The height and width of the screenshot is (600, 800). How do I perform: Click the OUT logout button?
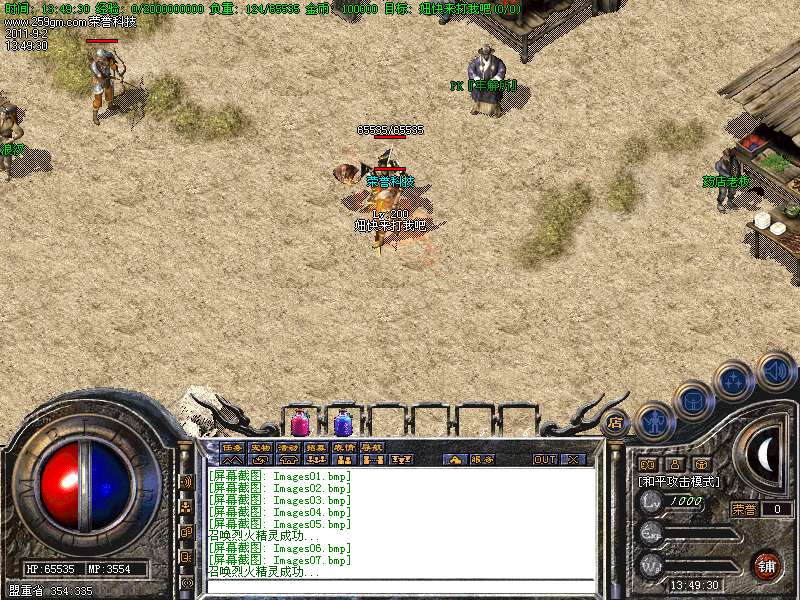pos(545,460)
